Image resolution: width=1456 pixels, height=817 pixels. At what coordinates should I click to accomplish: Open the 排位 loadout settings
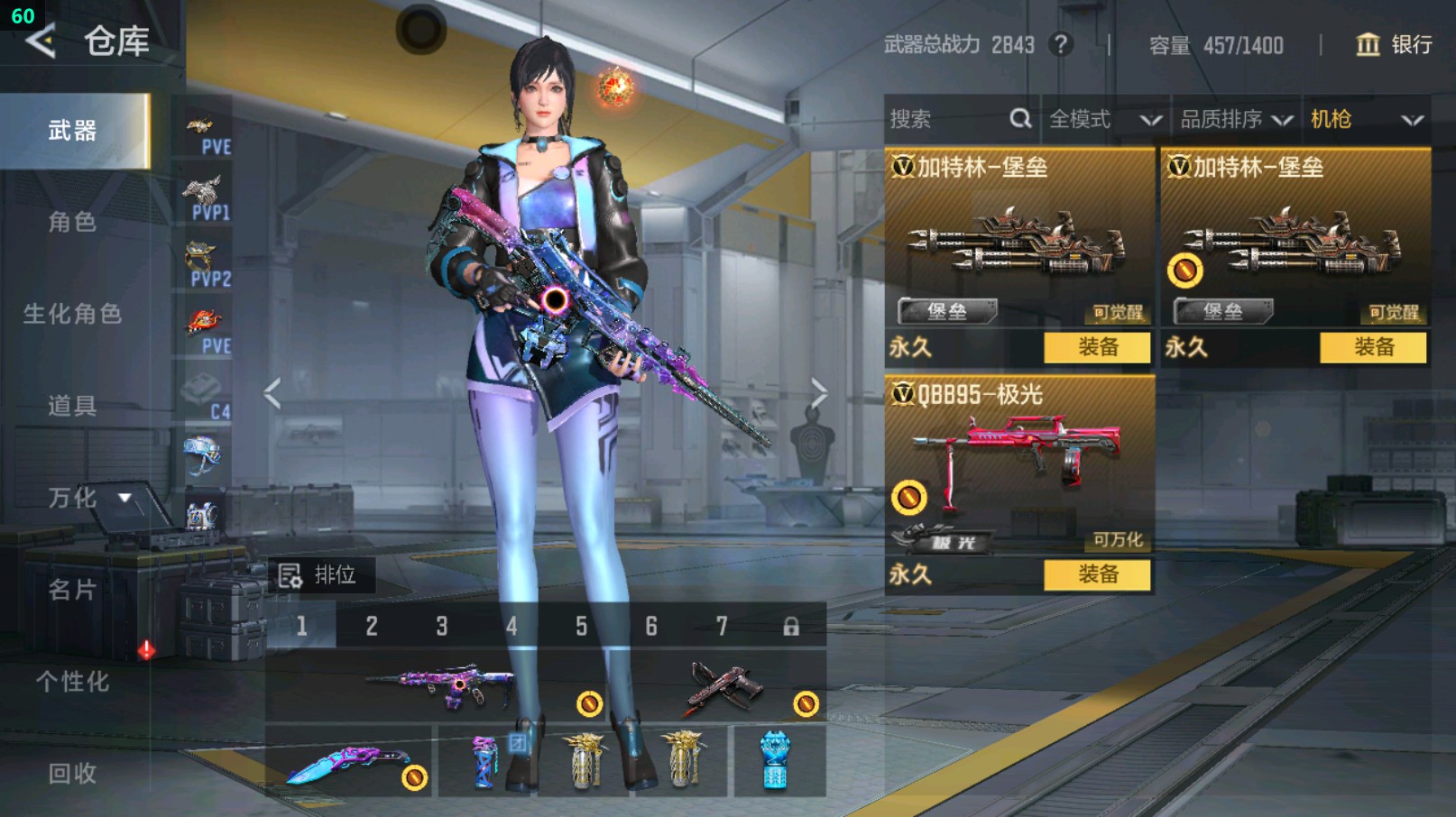pos(318,575)
